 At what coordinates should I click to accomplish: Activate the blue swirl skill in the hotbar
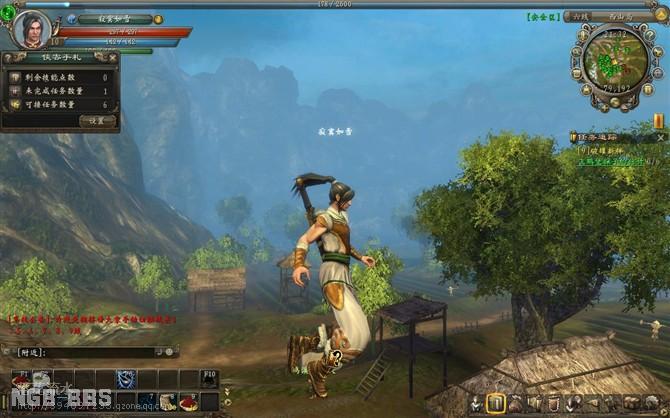(126, 378)
